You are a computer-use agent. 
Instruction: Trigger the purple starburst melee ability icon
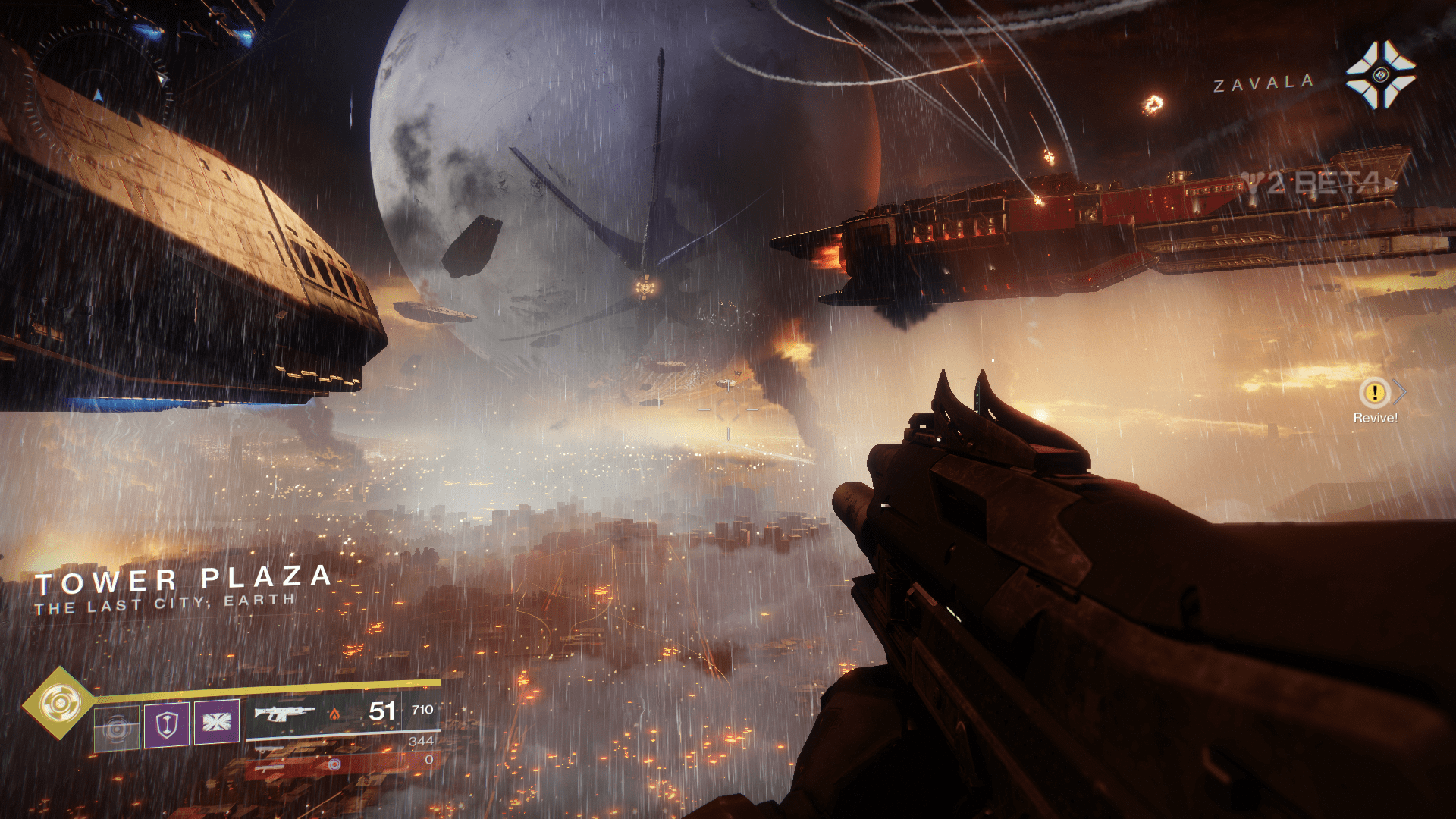[x=217, y=721]
